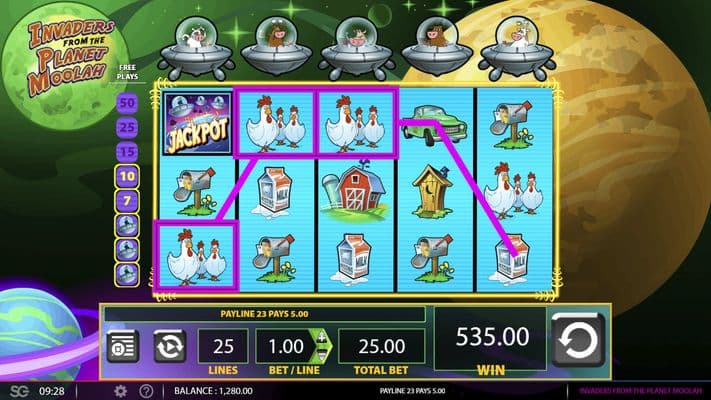Open the gear settings icon
The image size is (711, 400).
pos(120,391)
